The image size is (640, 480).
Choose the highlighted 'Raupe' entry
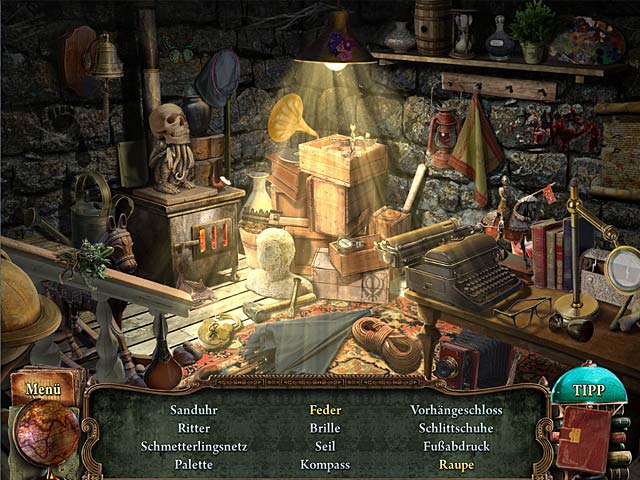(456, 464)
